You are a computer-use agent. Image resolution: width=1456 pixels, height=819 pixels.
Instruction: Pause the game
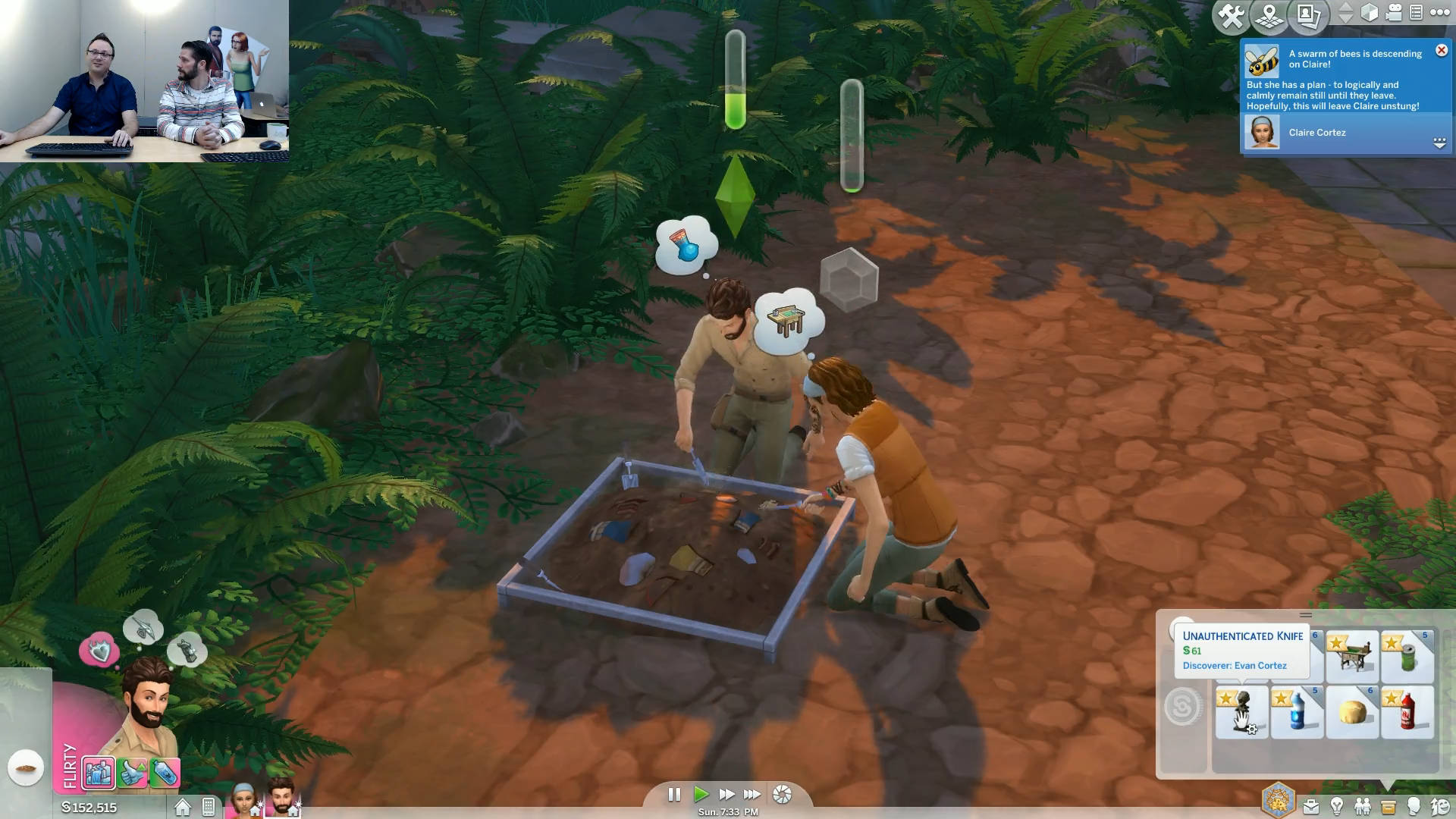click(x=673, y=794)
